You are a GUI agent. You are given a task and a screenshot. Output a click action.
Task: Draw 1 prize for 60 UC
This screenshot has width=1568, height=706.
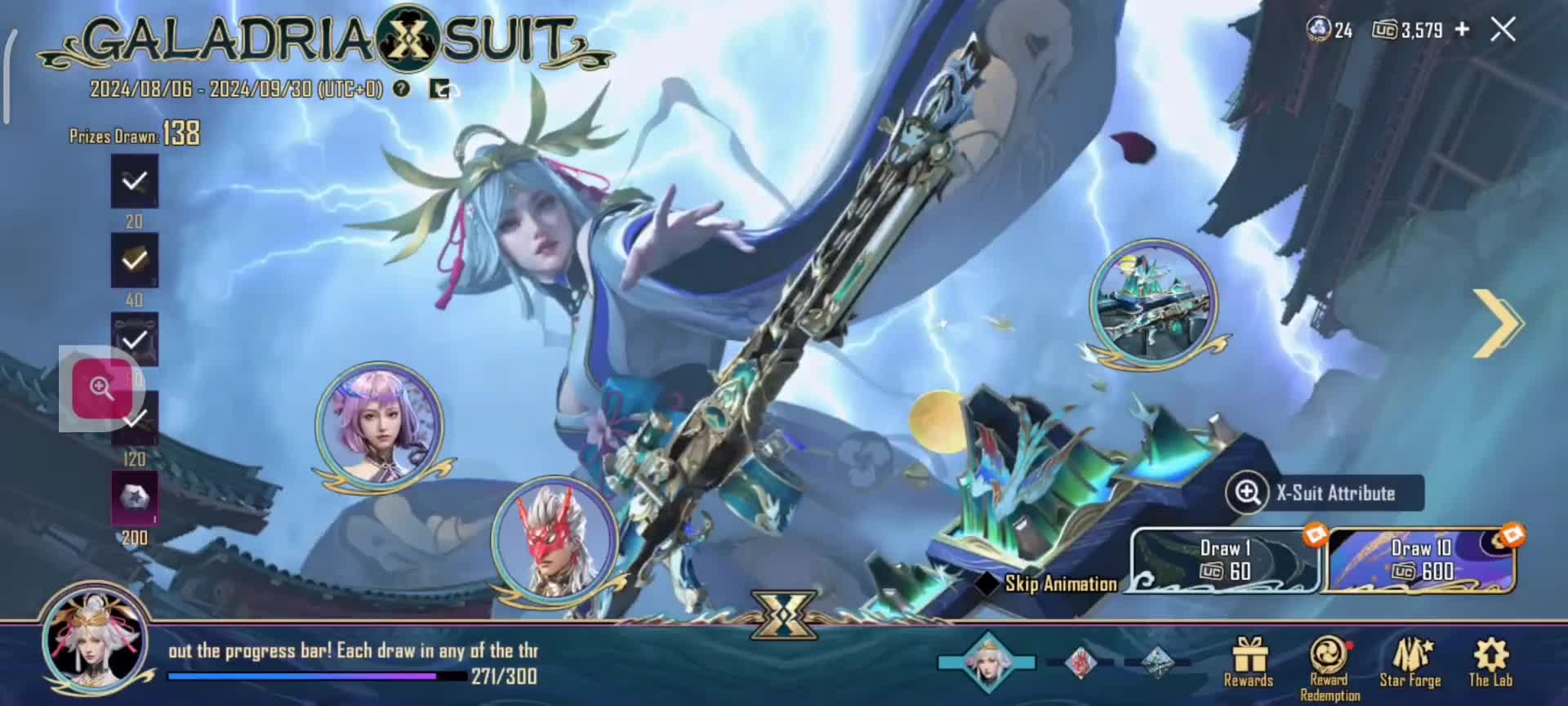(1224, 561)
